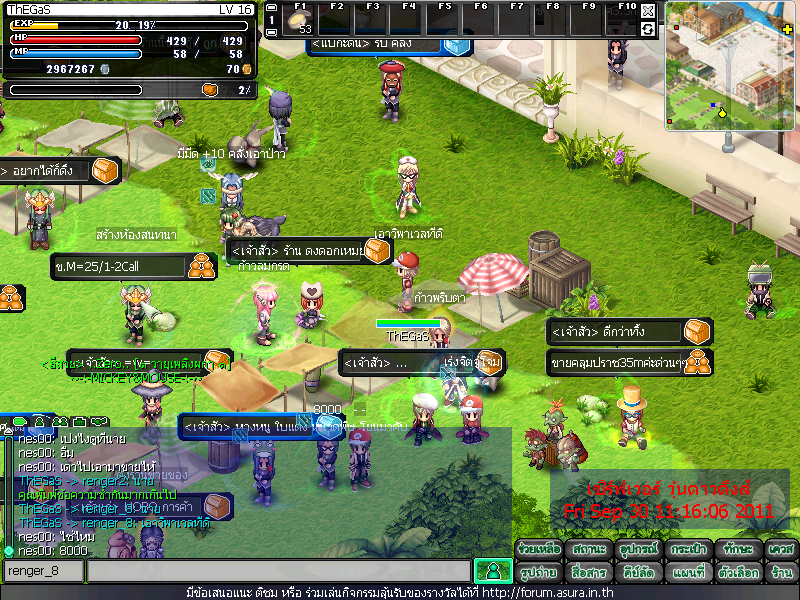The image size is (800, 600).
Task: Click the town minimap
Action: click(x=731, y=65)
